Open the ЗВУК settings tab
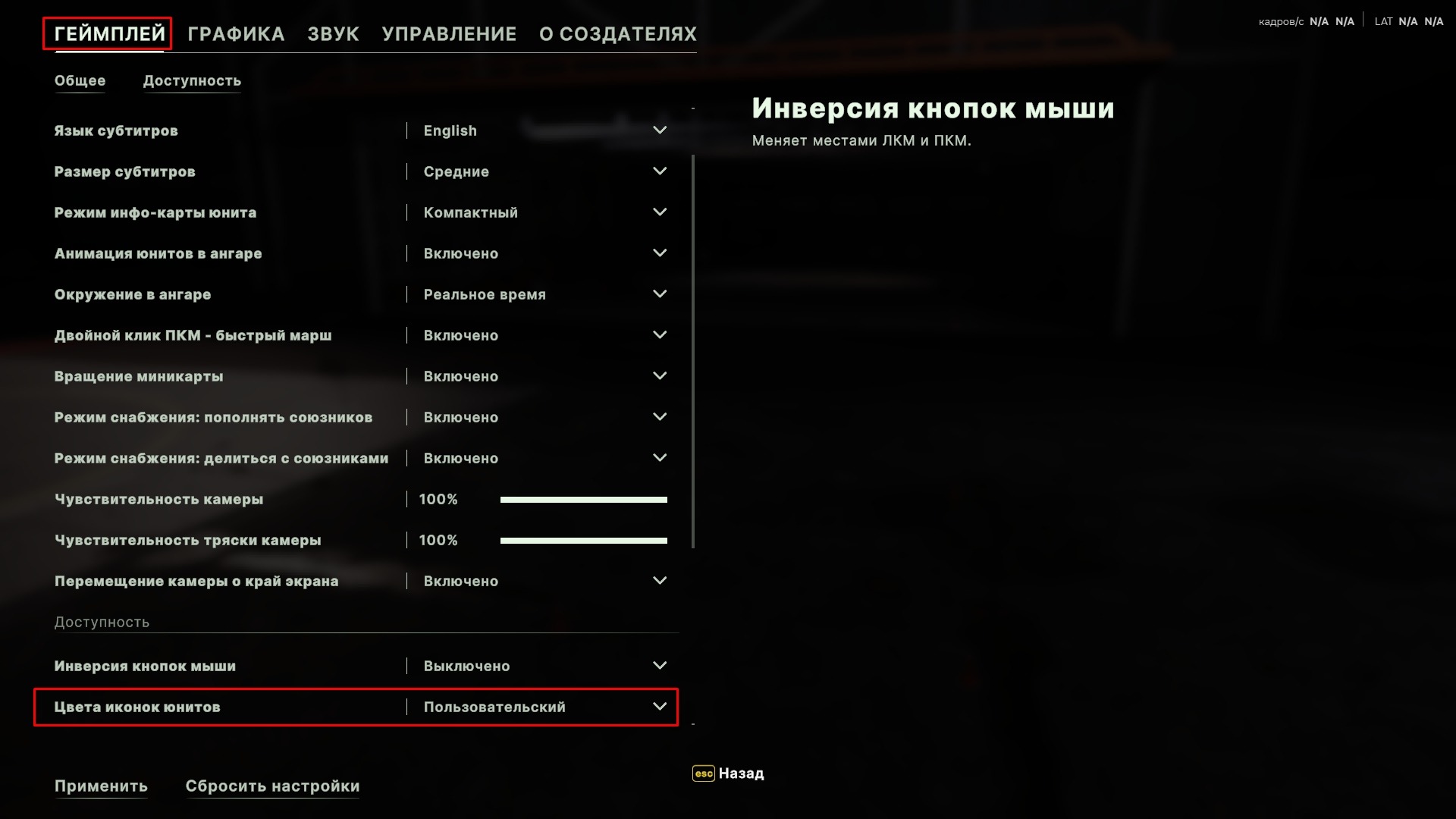Screen dimensions: 1456x819 [x=333, y=34]
